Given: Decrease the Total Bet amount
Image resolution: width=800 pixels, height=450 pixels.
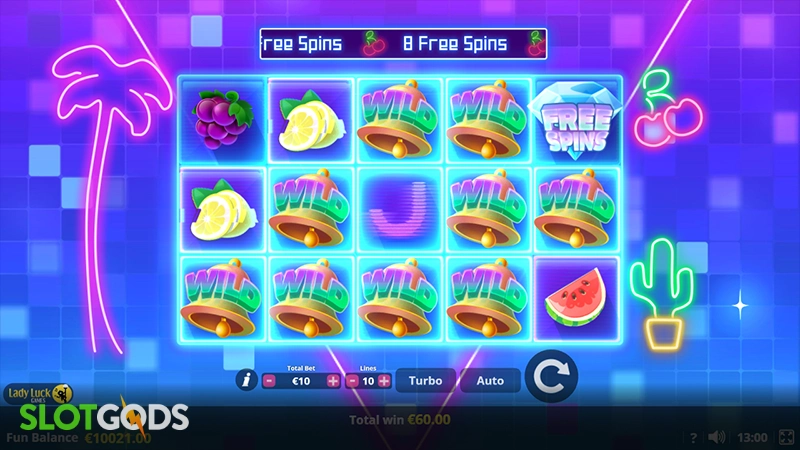Looking at the screenshot, I should (x=269, y=381).
